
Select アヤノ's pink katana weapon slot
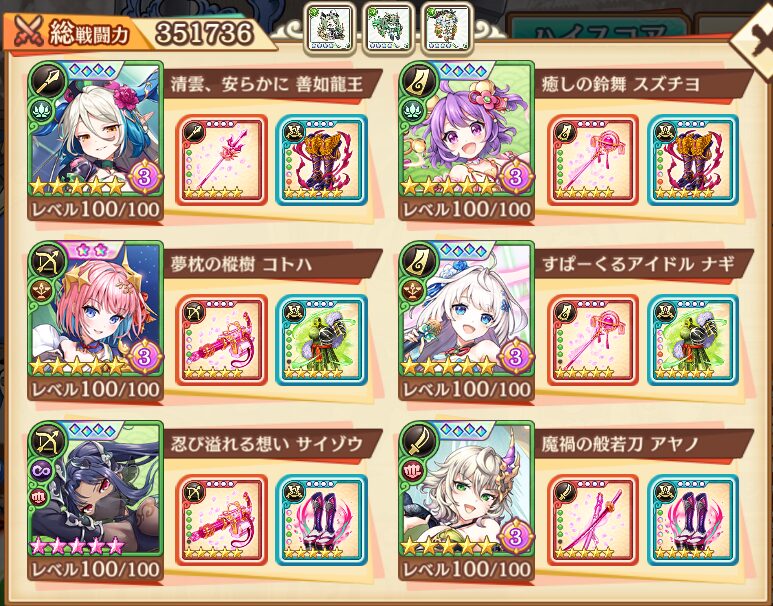tap(592, 518)
